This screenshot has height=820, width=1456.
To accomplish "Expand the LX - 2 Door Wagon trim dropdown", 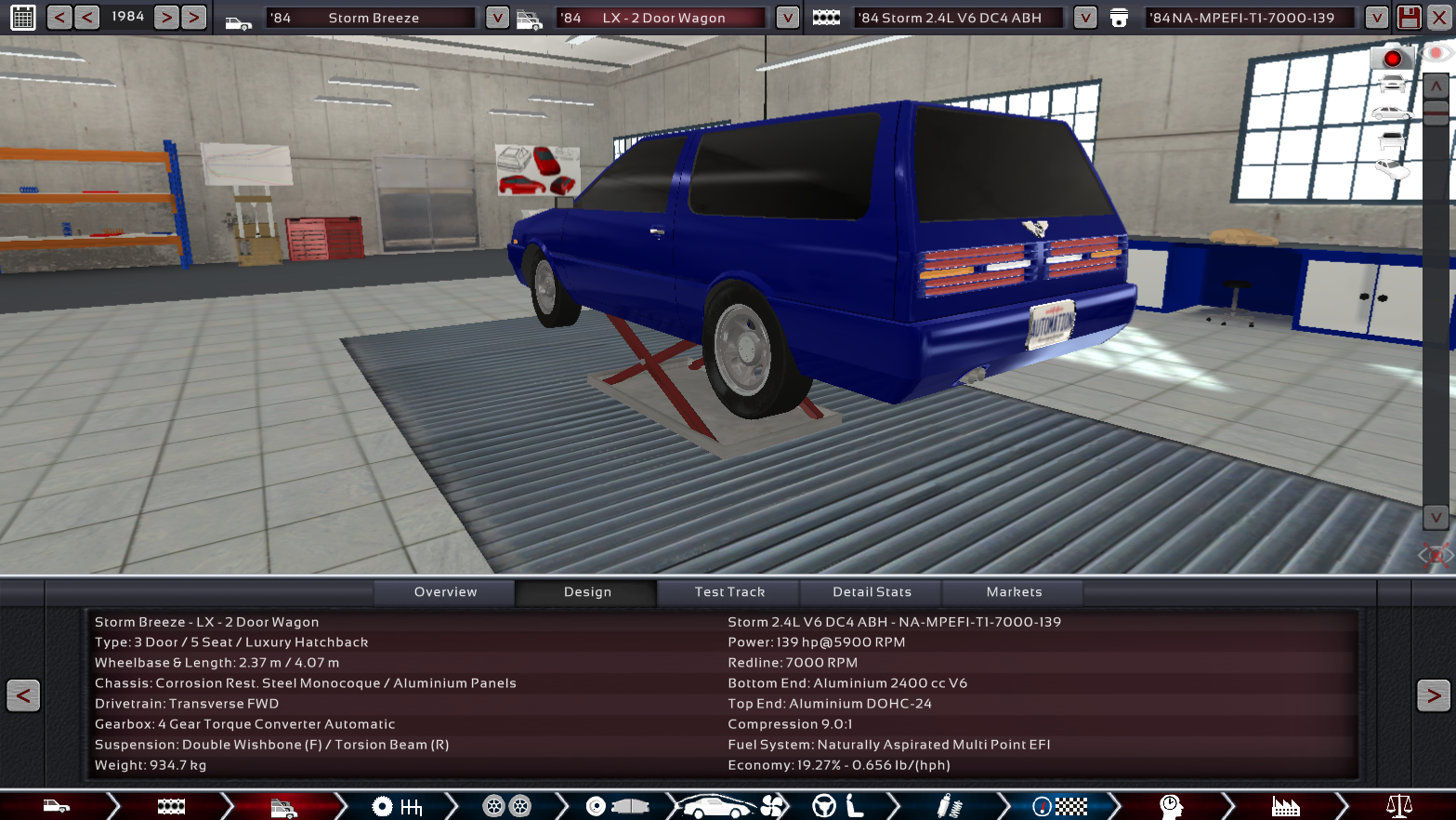I will [x=787, y=18].
